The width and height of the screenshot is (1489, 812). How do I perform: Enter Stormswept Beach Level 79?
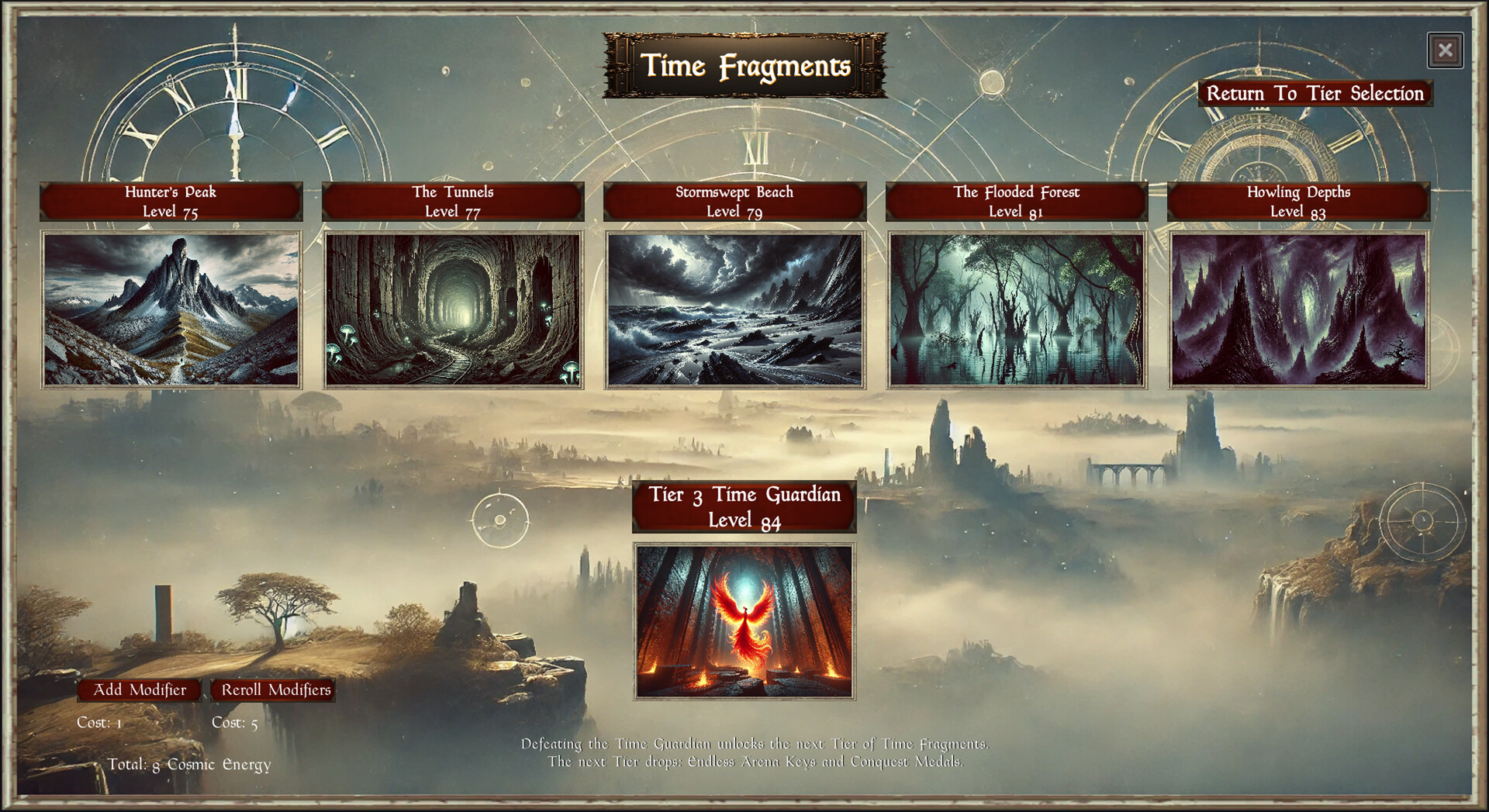click(x=735, y=307)
